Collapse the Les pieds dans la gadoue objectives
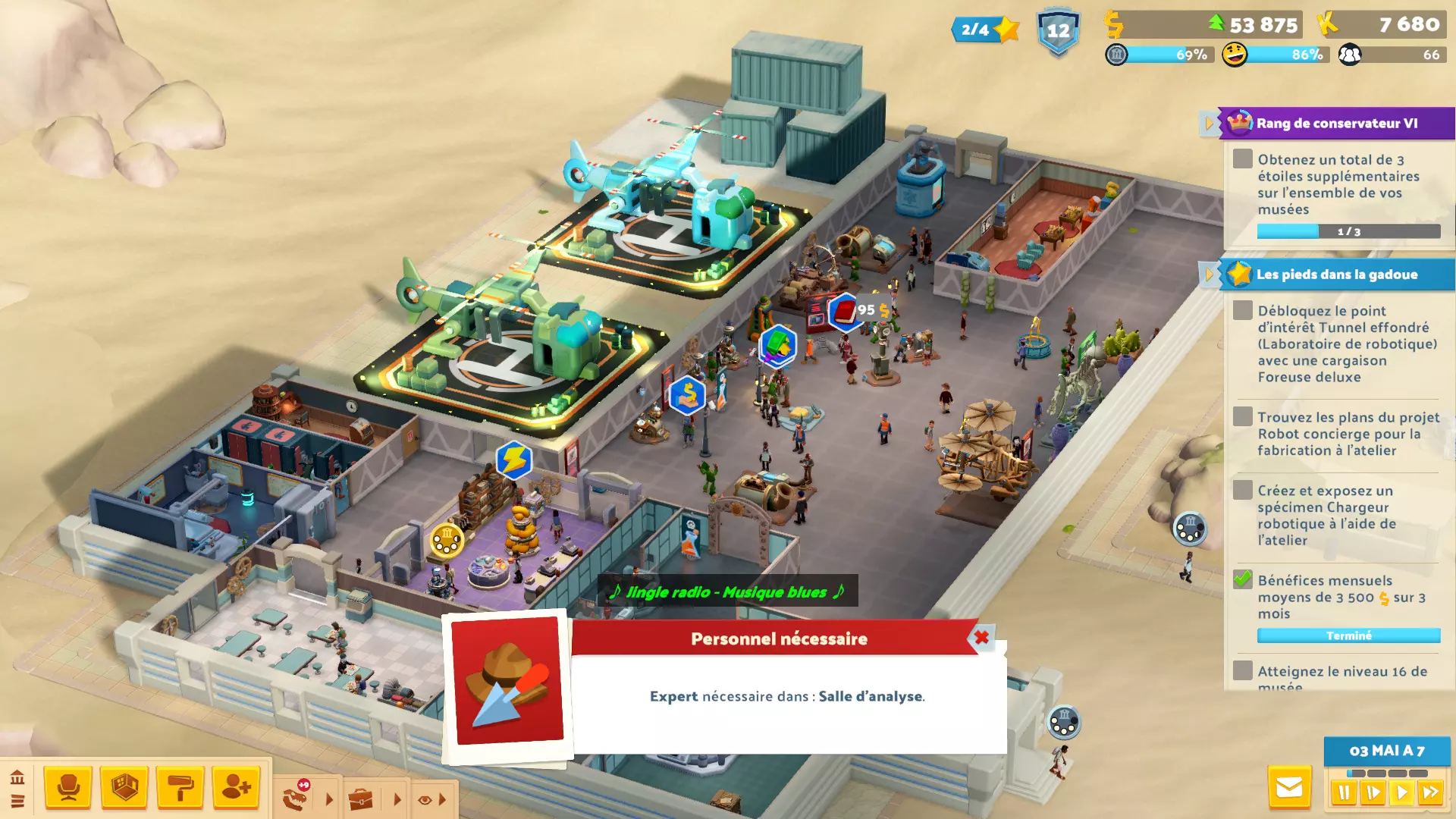 coord(1209,275)
